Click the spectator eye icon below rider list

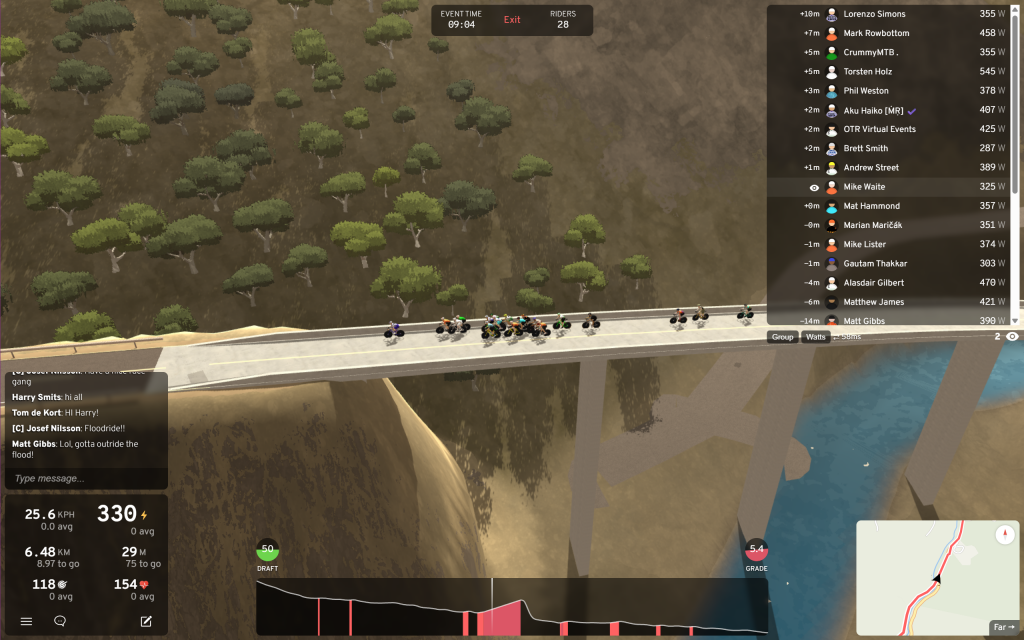(1012, 337)
